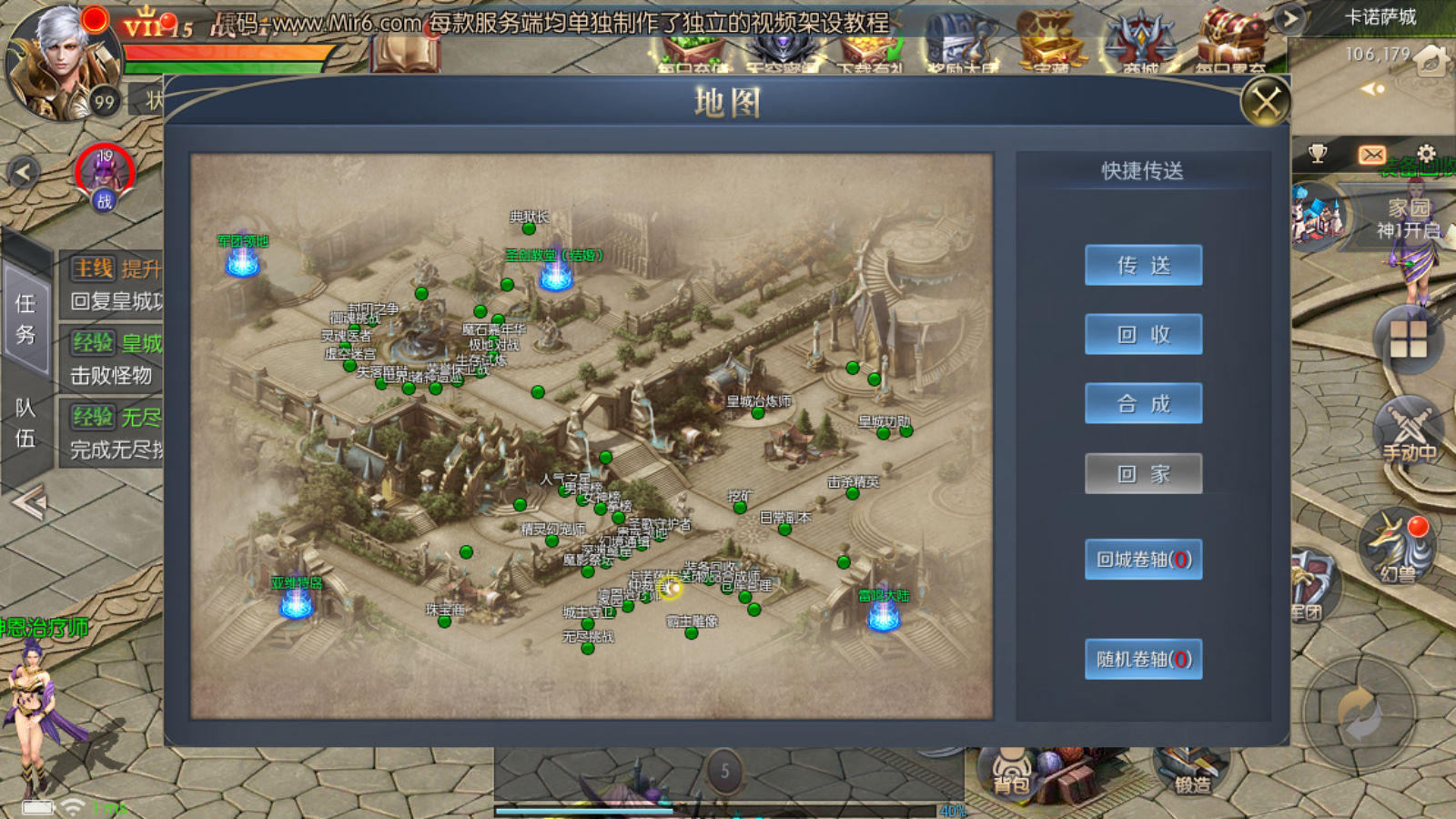This screenshot has width=1456, height=819.
Task: Choose the 回家 return home button
Action: point(1143,474)
